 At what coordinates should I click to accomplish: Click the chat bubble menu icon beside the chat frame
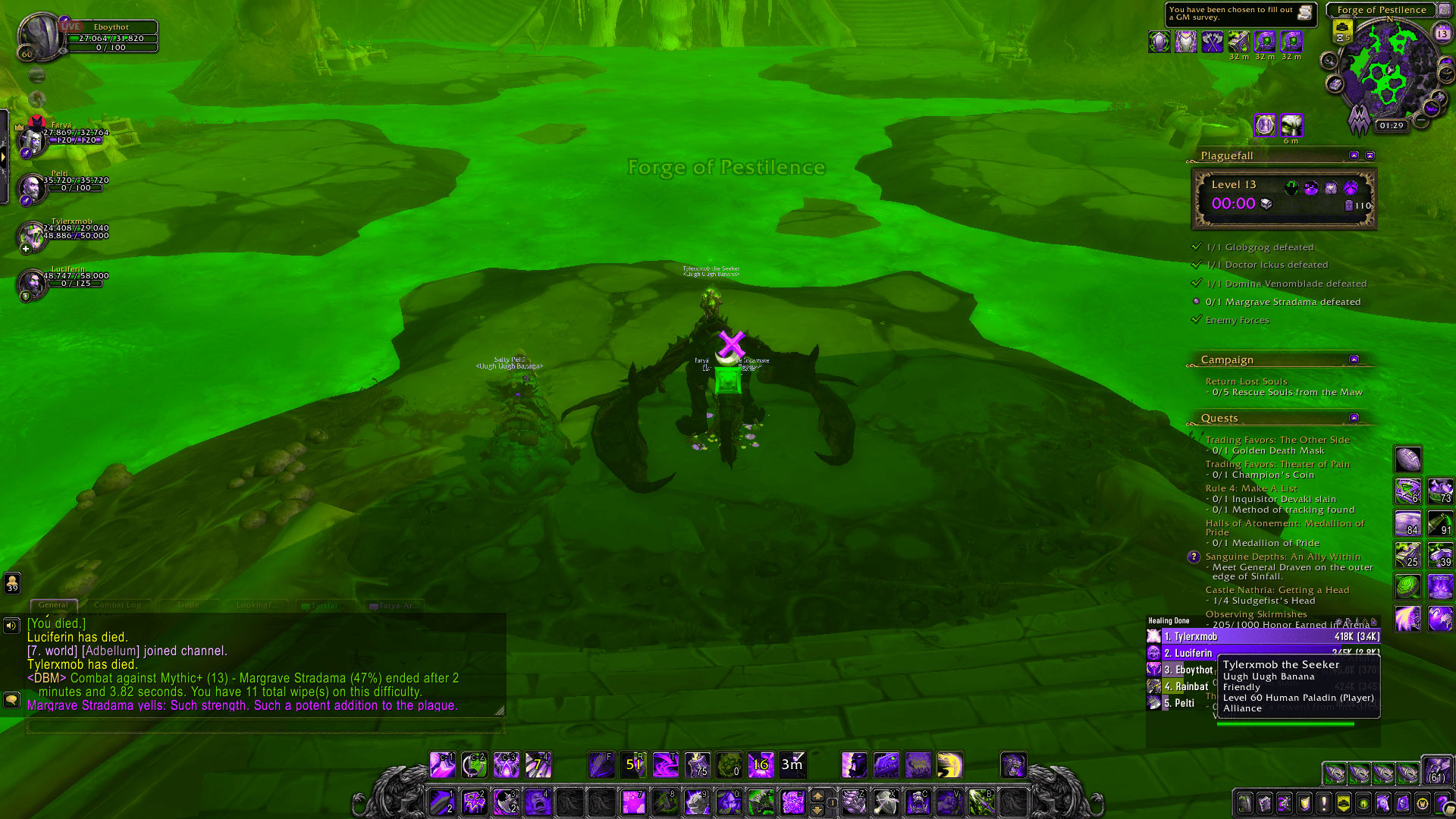click(12, 699)
